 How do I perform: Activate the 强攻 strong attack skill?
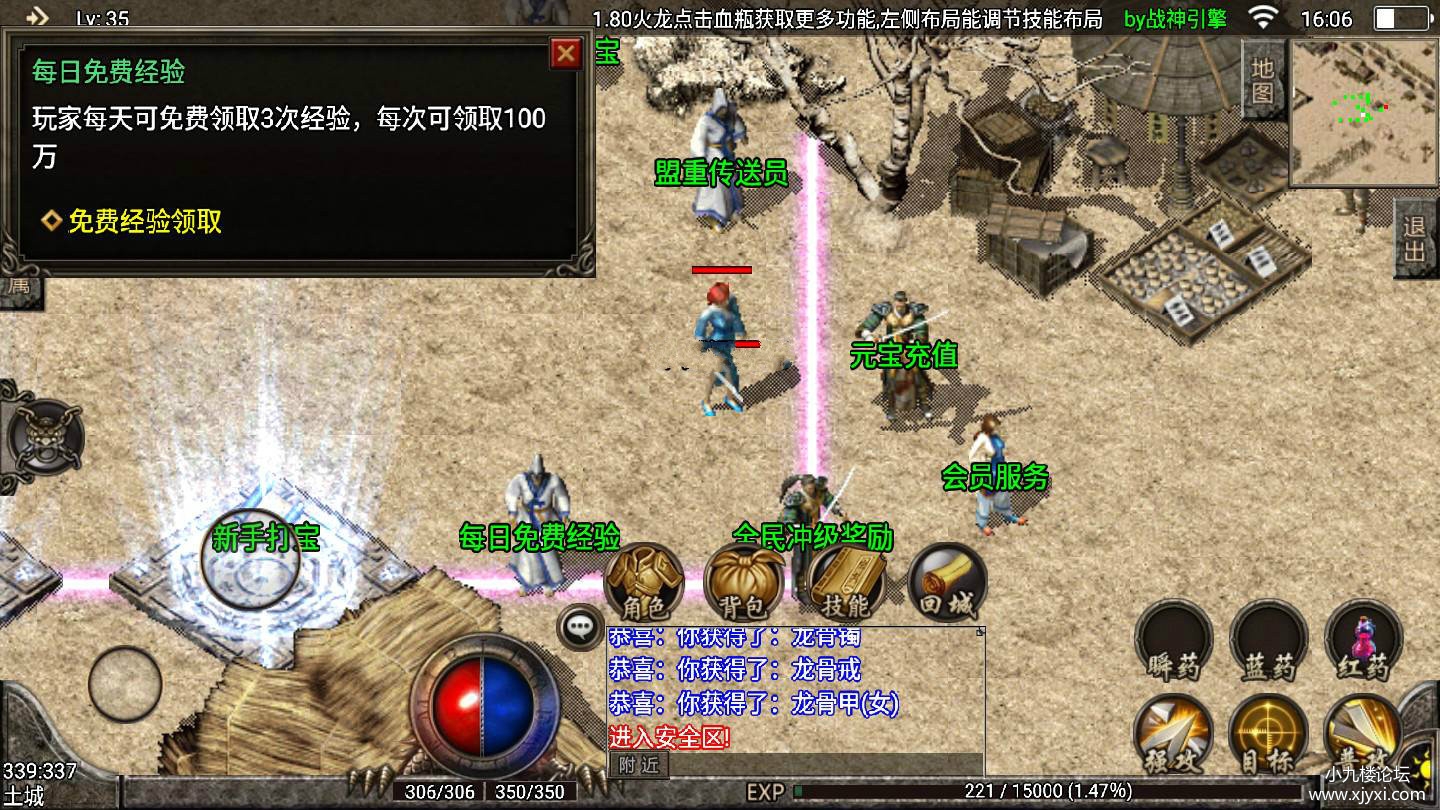click(x=1173, y=735)
